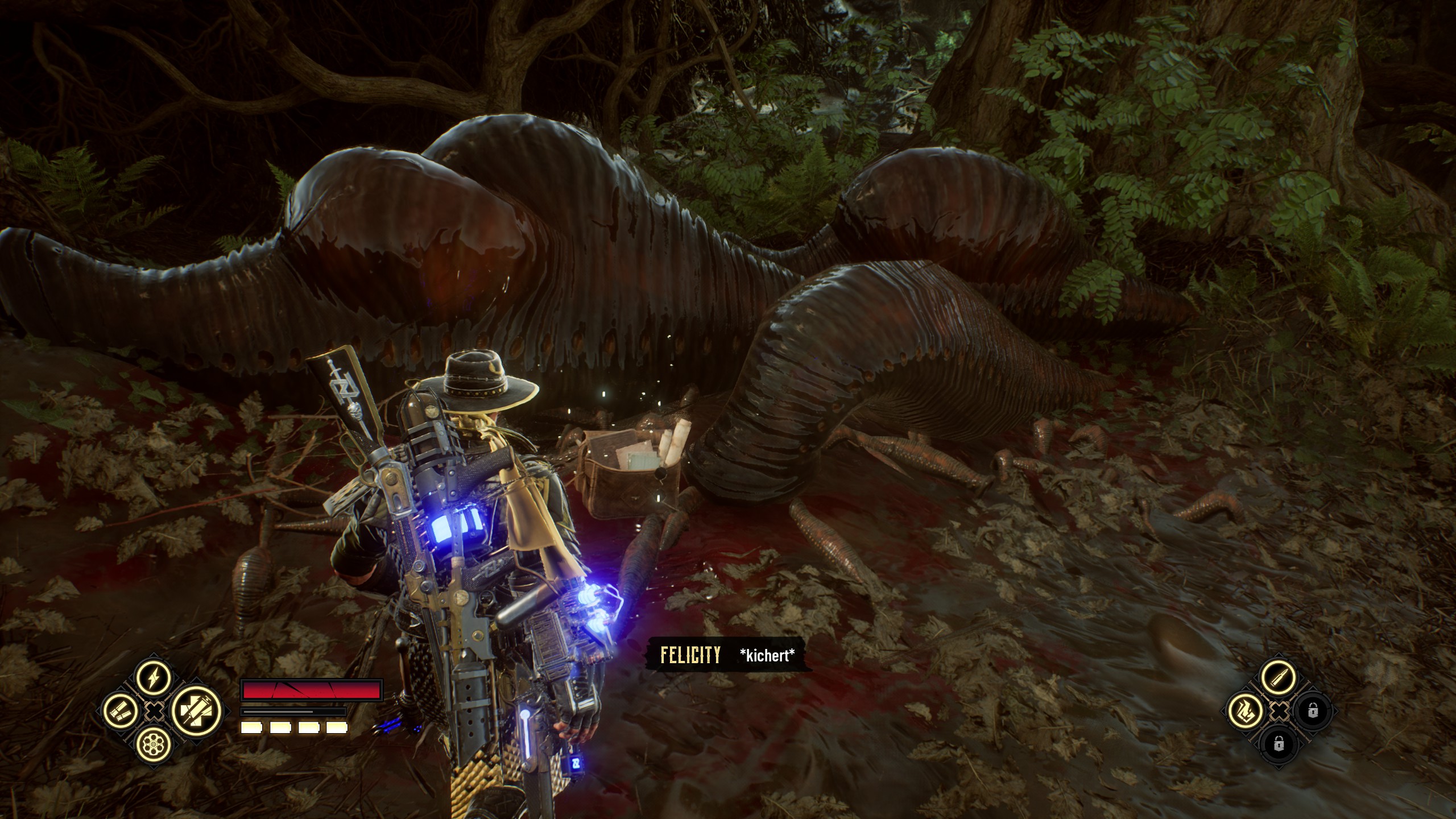Activate the flame weapon icon
Viewport: 1456px width, 819px height.
pyautogui.click(x=1245, y=710)
